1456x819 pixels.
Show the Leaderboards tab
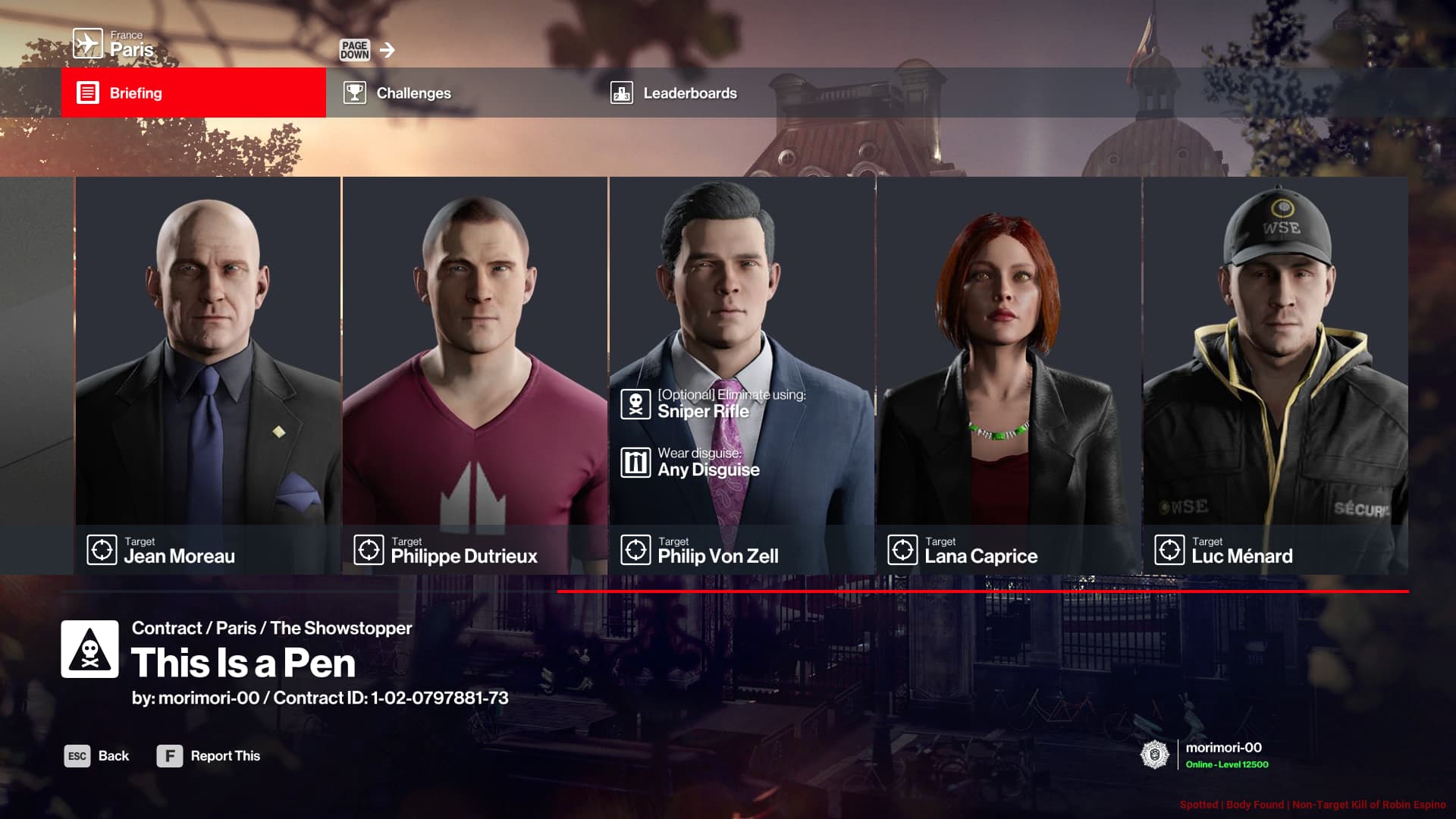pos(725,93)
